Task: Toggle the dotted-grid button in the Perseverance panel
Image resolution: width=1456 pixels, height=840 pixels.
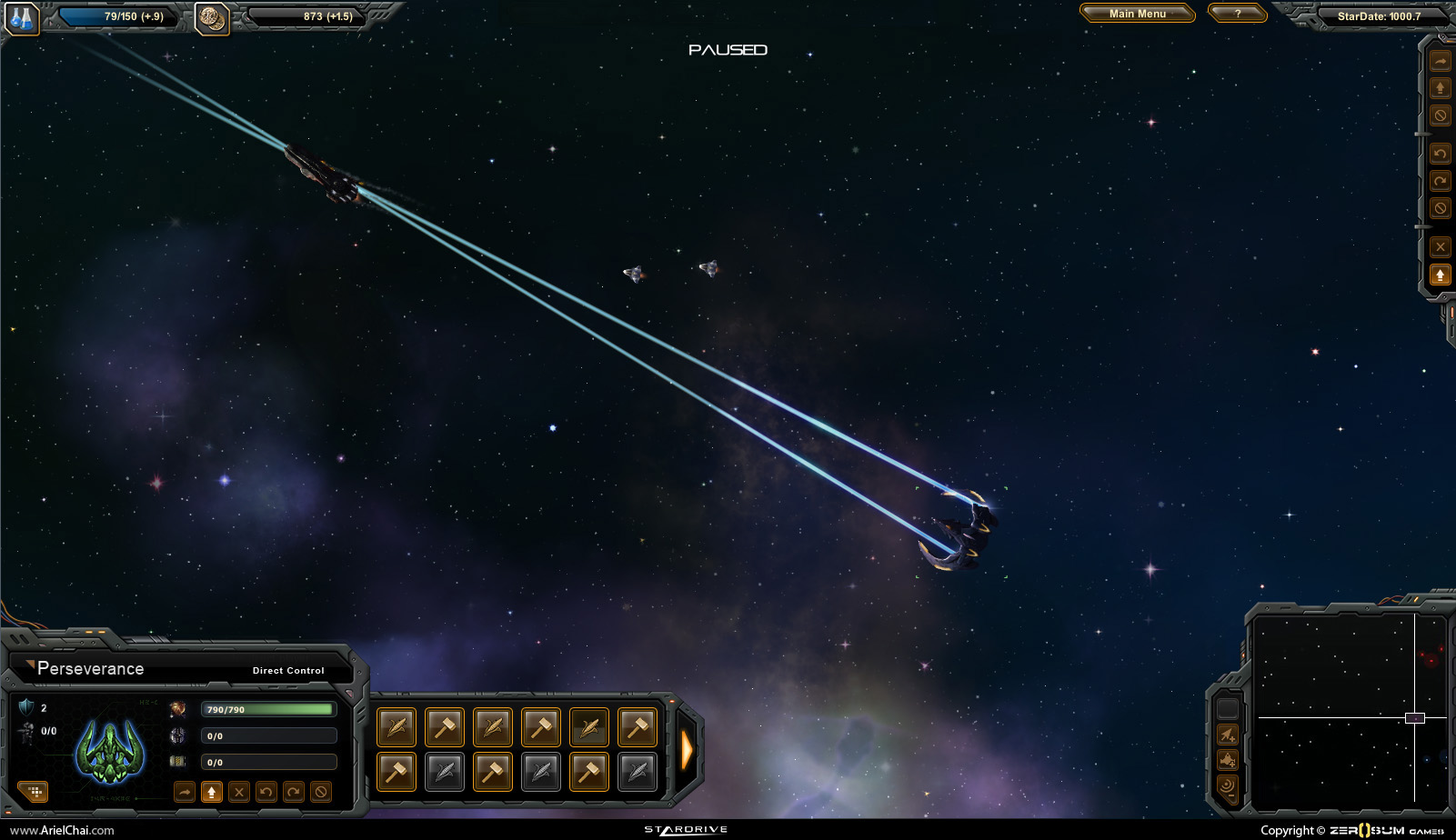Action: 35,792
